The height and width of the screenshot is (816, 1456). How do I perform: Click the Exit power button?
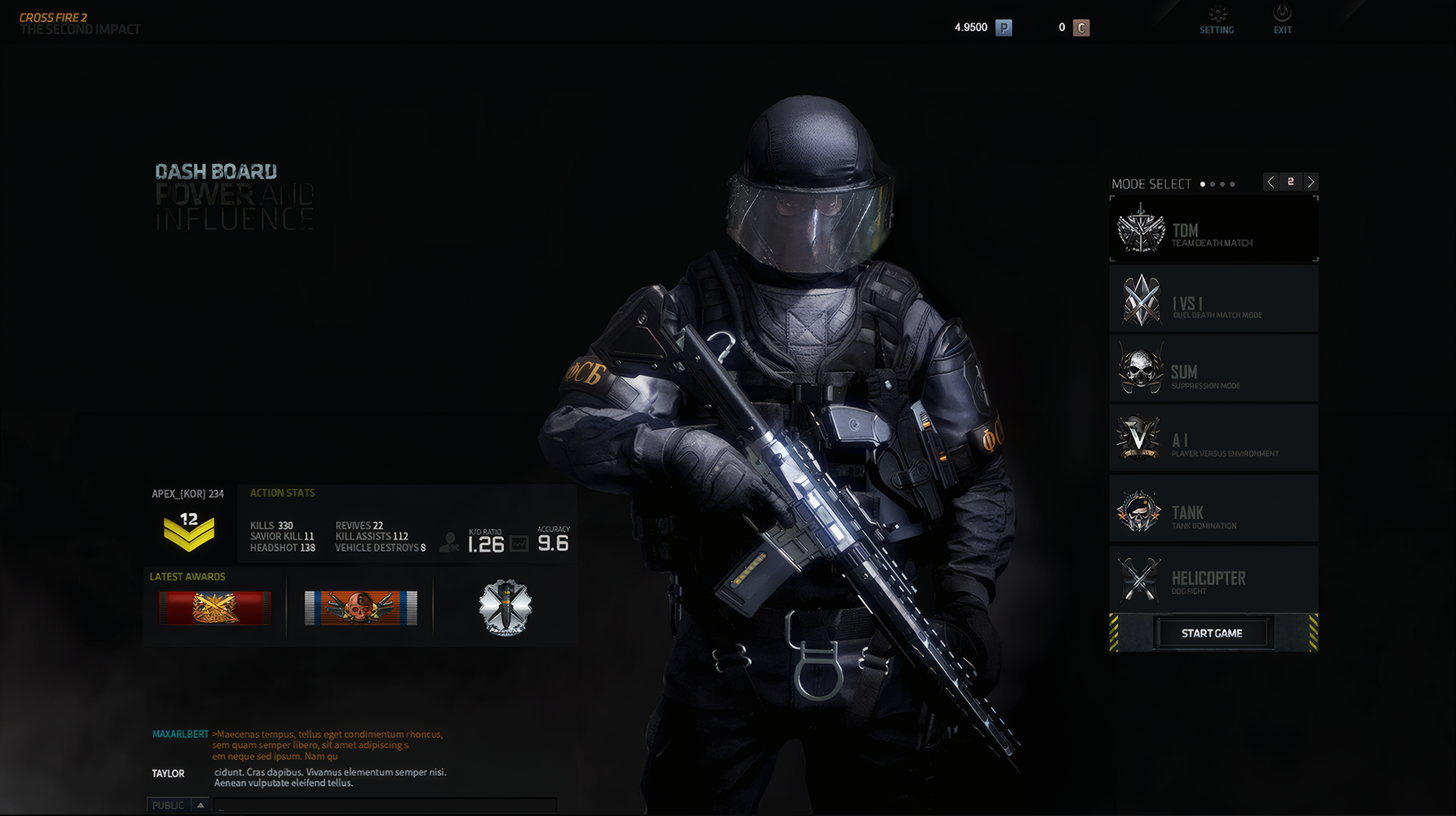pos(1282,20)
